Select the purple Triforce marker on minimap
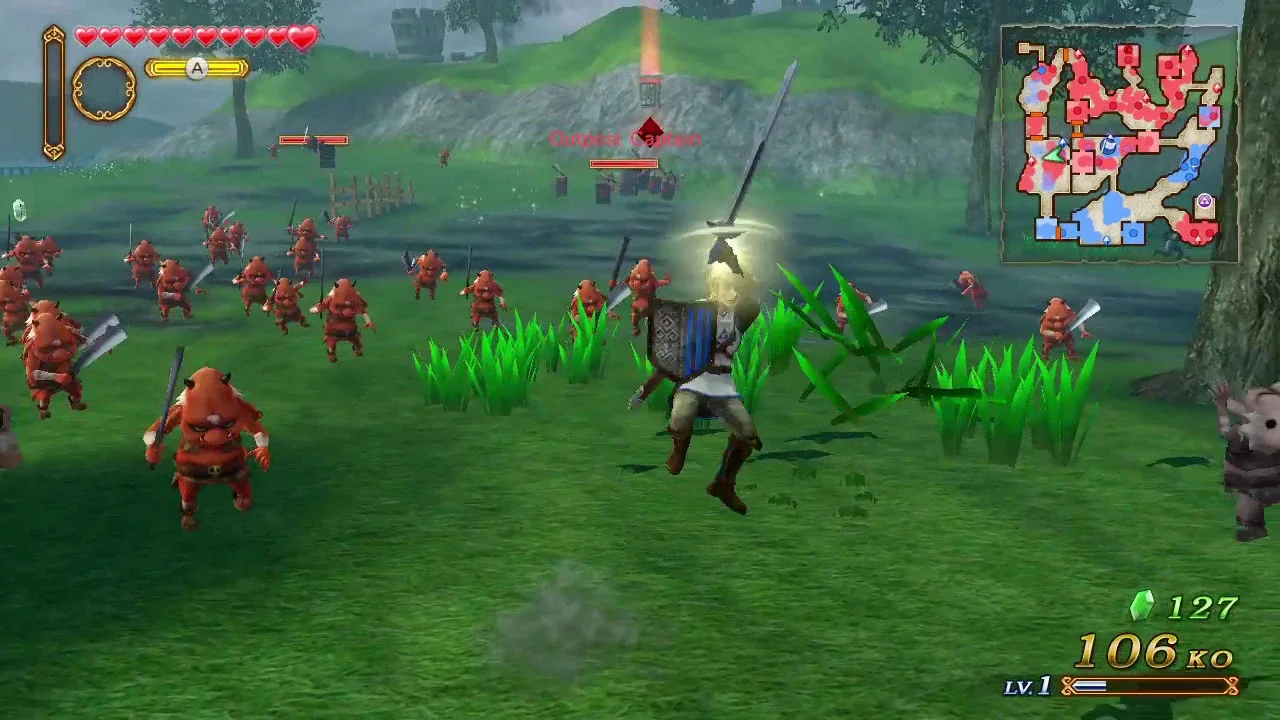The image size is (1280, 720). [x=1205, y=201]
